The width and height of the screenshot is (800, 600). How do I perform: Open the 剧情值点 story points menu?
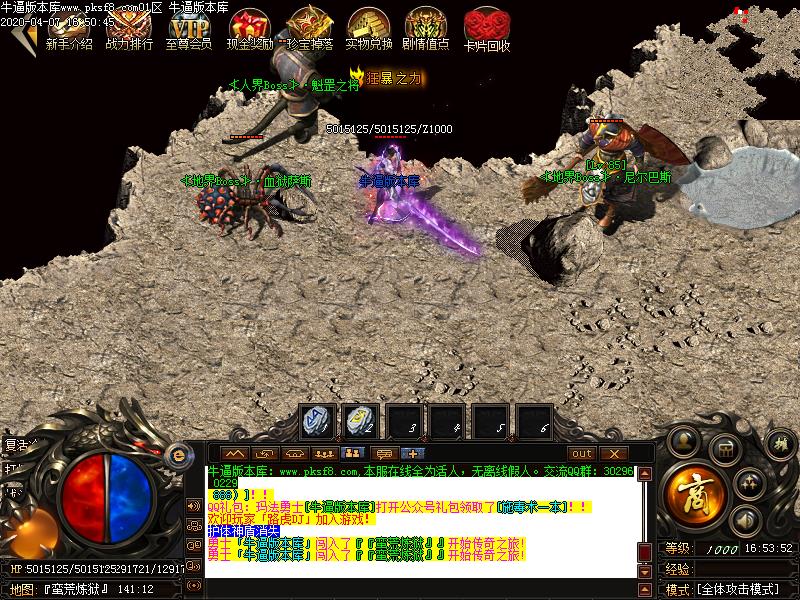426,29
